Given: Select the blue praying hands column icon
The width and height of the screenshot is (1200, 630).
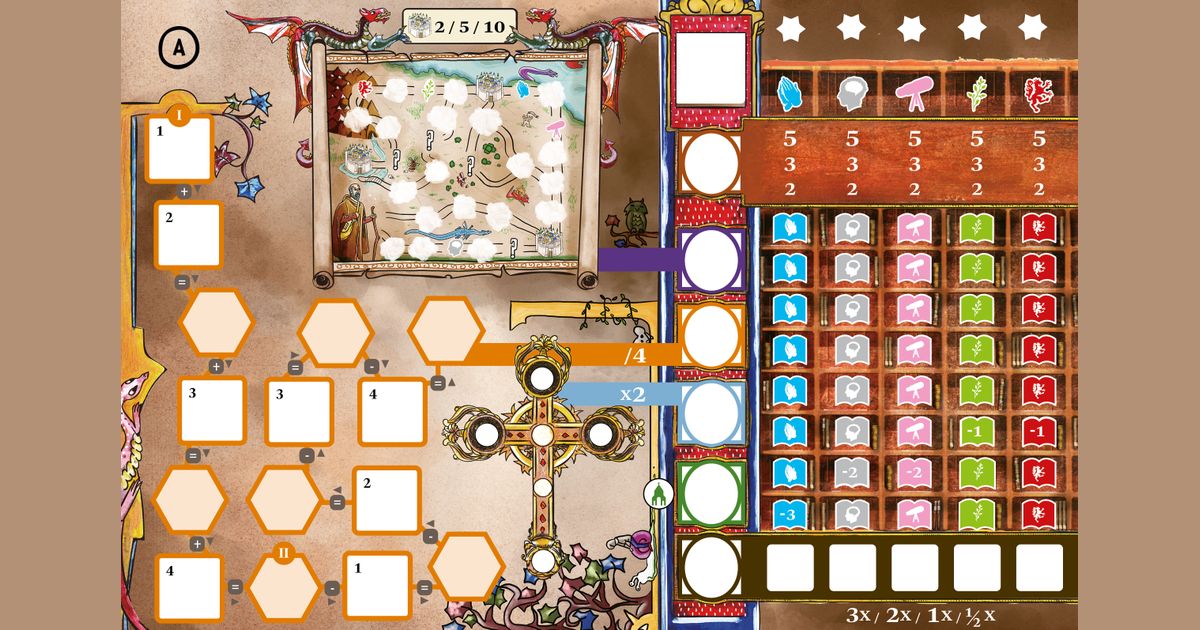Looking at the screenshot, I should [790, 94].
